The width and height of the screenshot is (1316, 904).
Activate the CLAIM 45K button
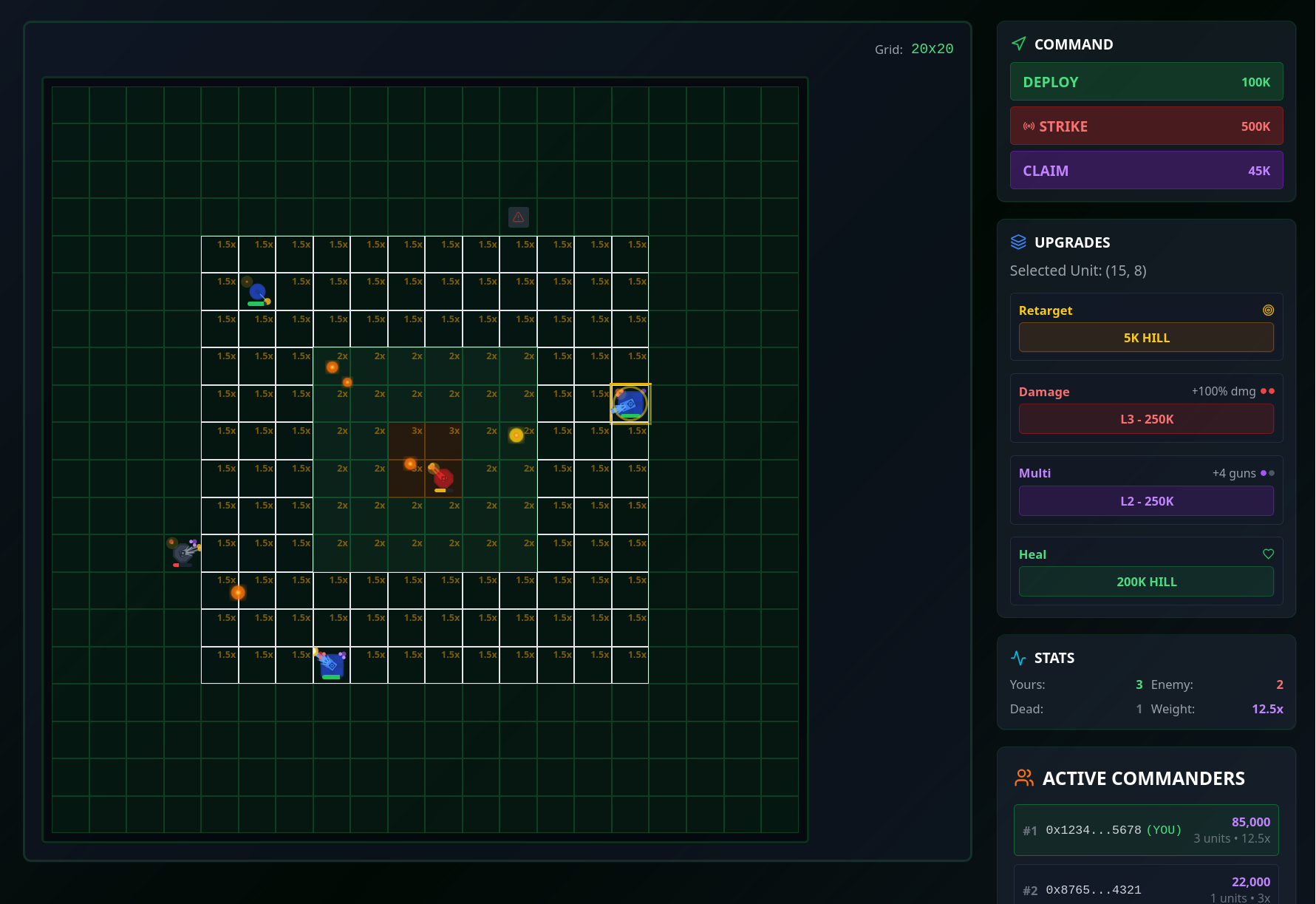click(x=1146, y=171)
